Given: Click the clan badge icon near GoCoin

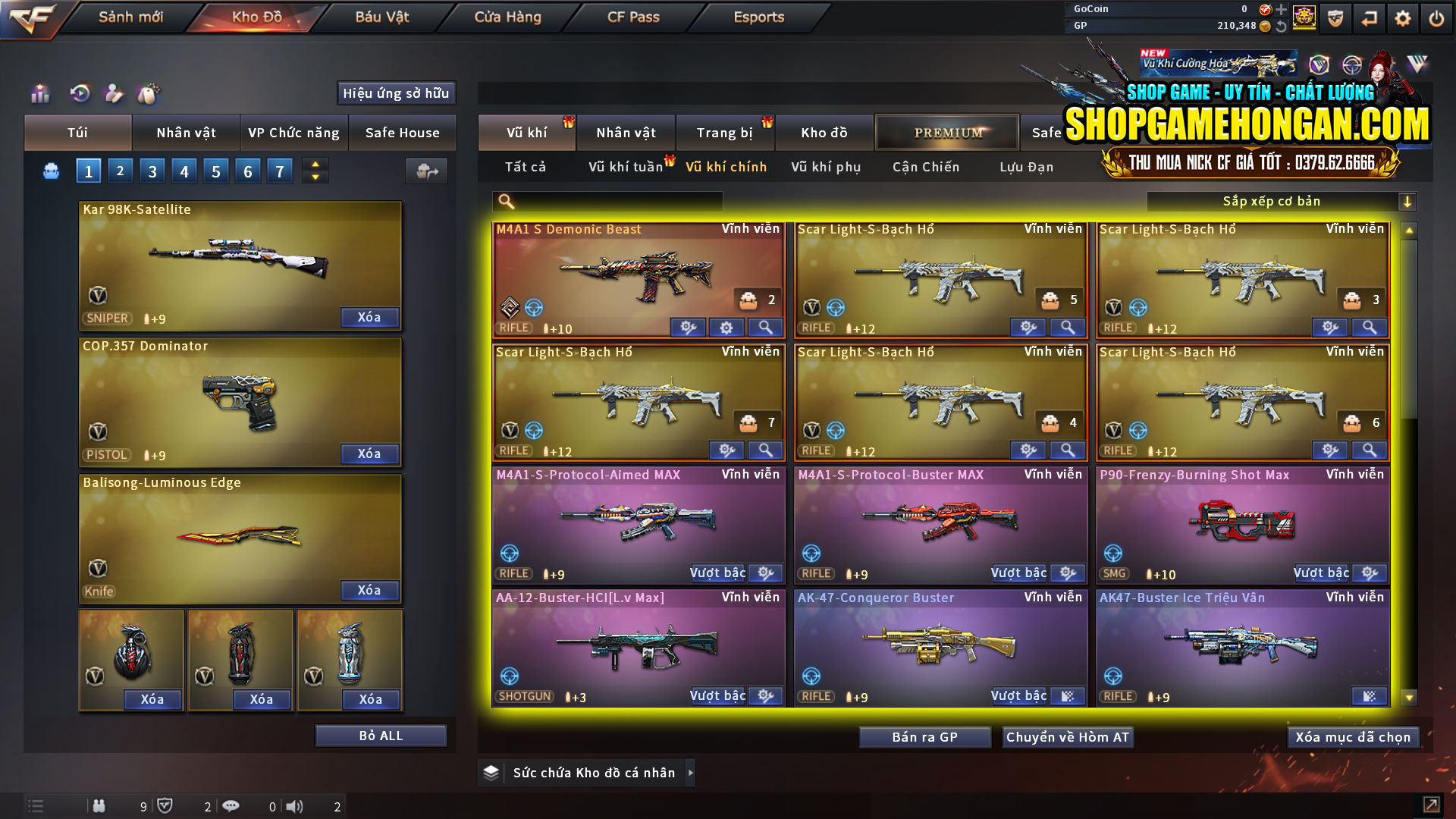Looking at the screenshot, I should point(1305,16).
